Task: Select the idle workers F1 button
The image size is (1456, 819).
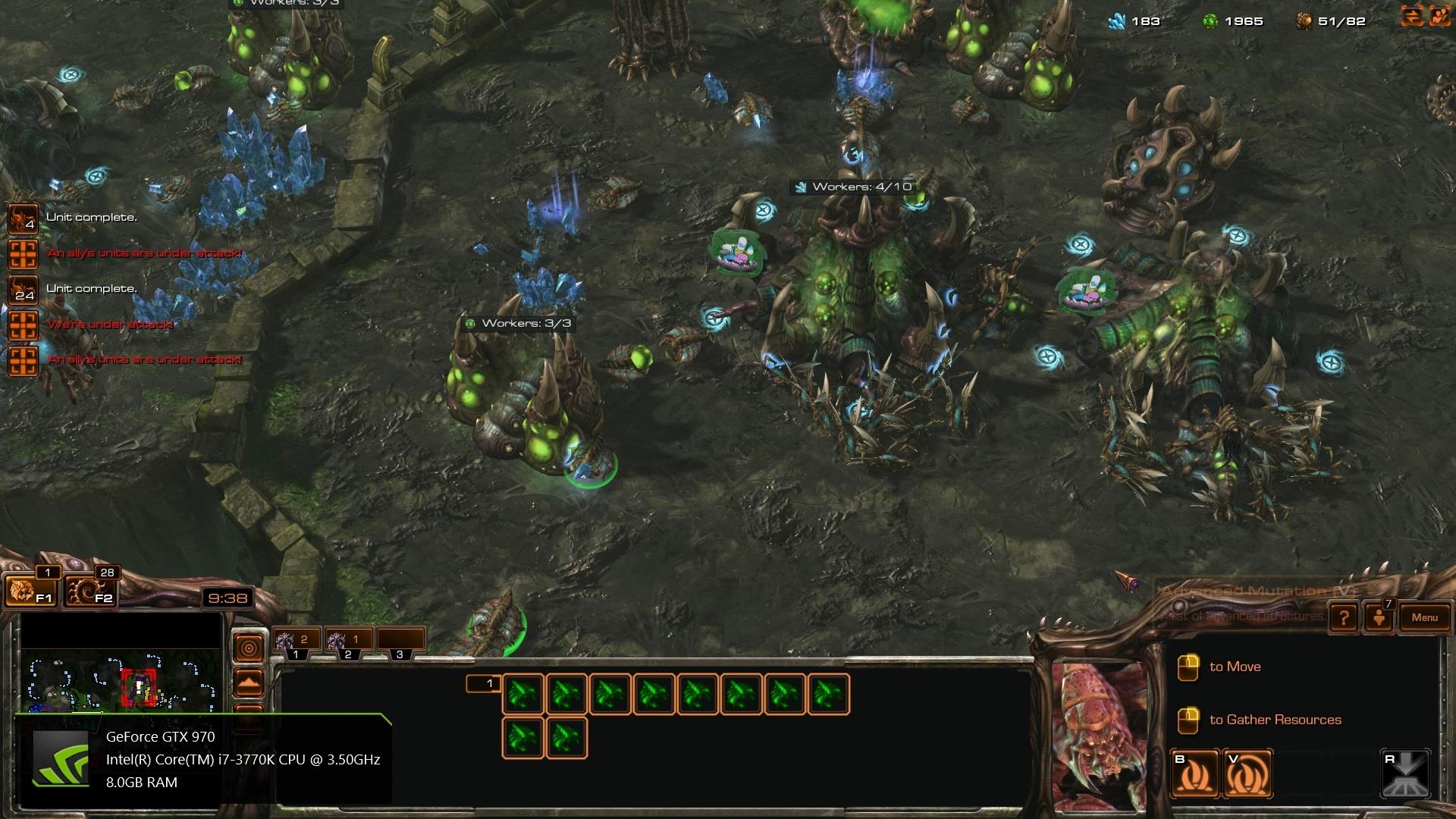Action: pyautogui.click(x=29, y=591)
